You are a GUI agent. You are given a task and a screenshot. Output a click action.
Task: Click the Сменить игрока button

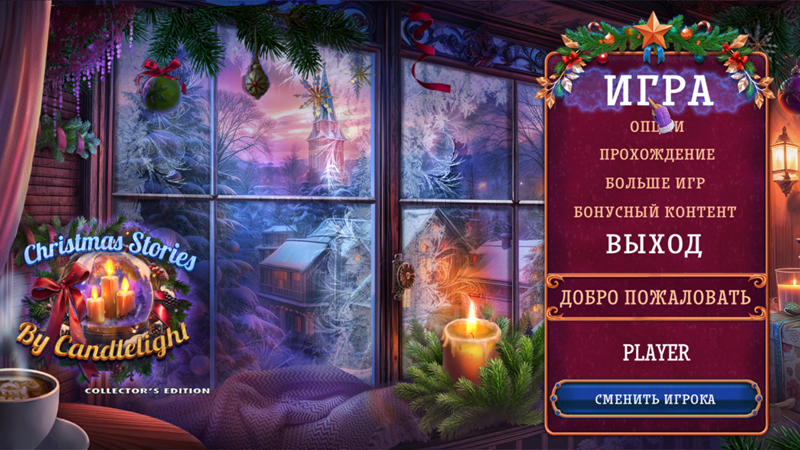655,399
